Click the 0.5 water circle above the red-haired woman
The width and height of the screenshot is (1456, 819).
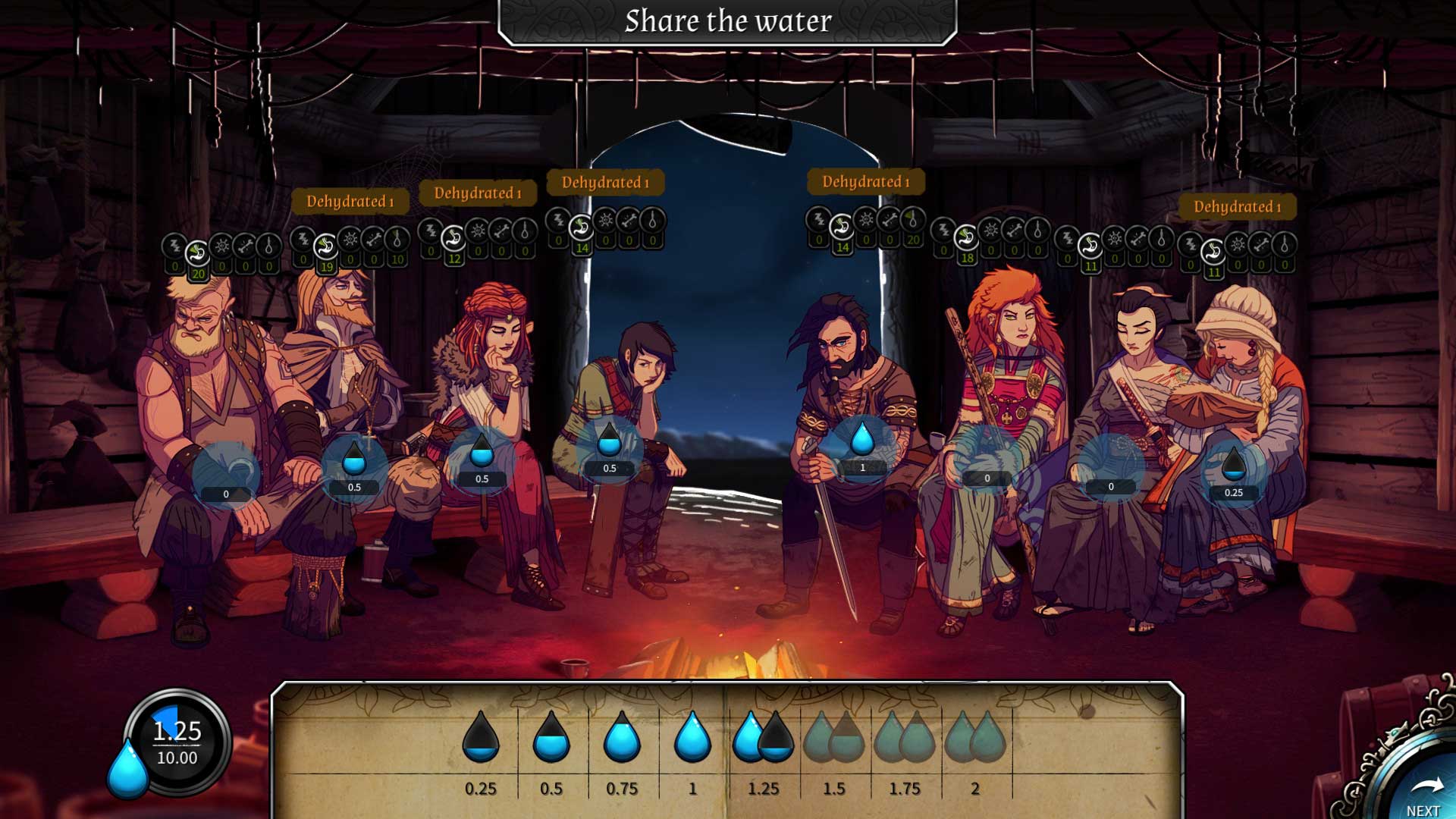(x=482, y=459)
